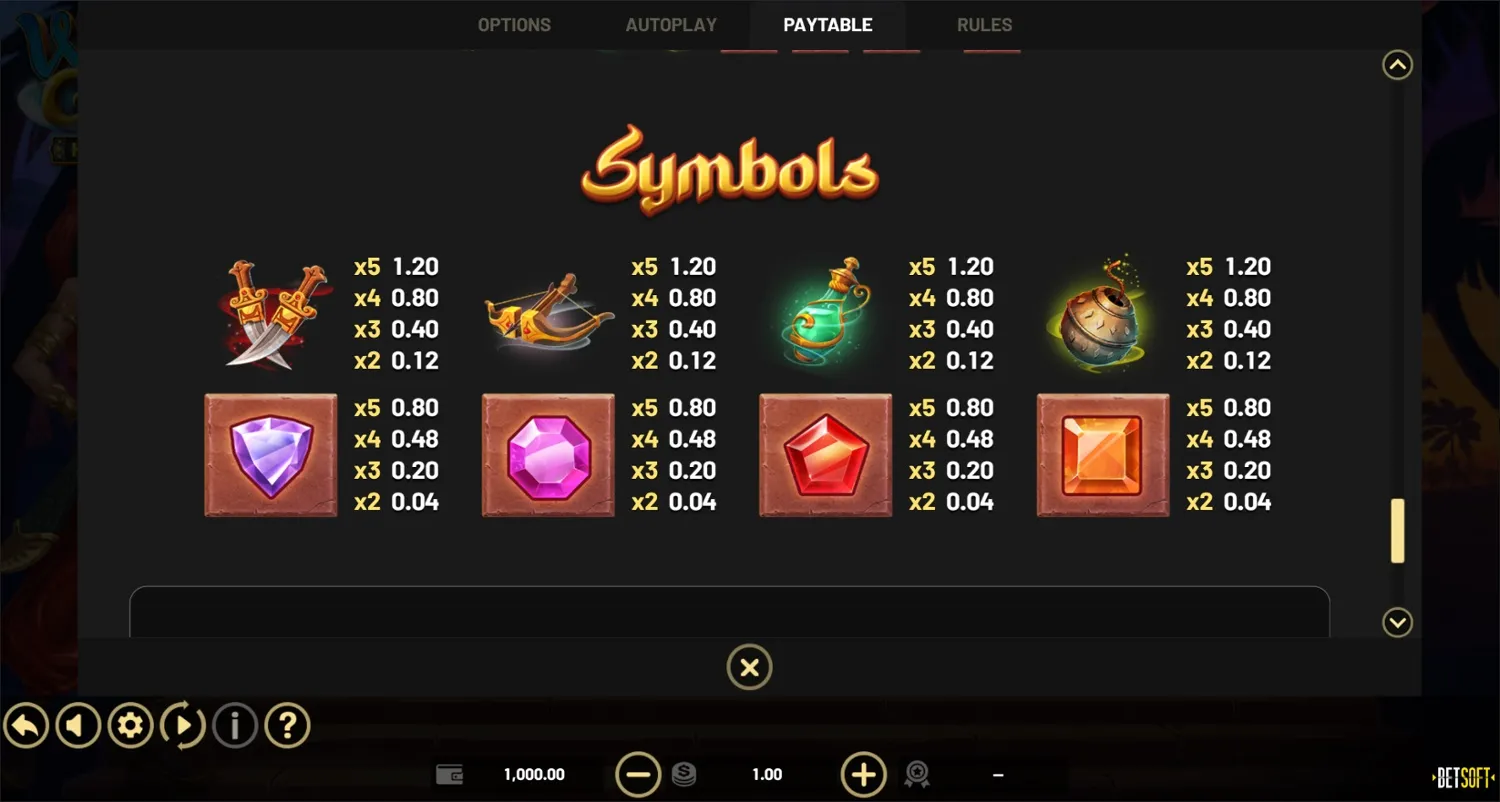This screenshot has width=1500, height=802.
Task: Select the coin stack bet icon
Action: coord(686,774)
